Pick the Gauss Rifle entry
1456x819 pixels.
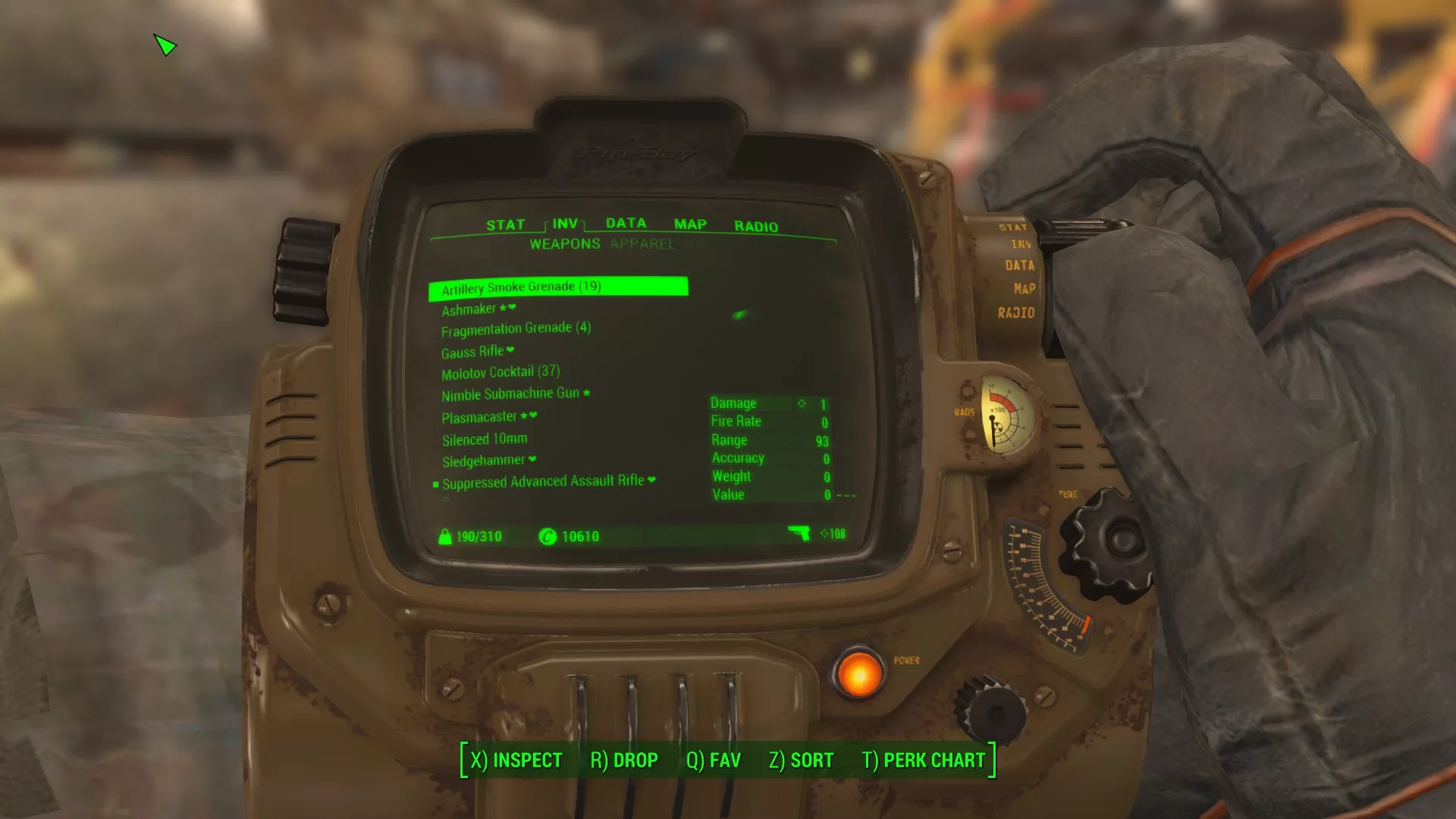point(472,352)
